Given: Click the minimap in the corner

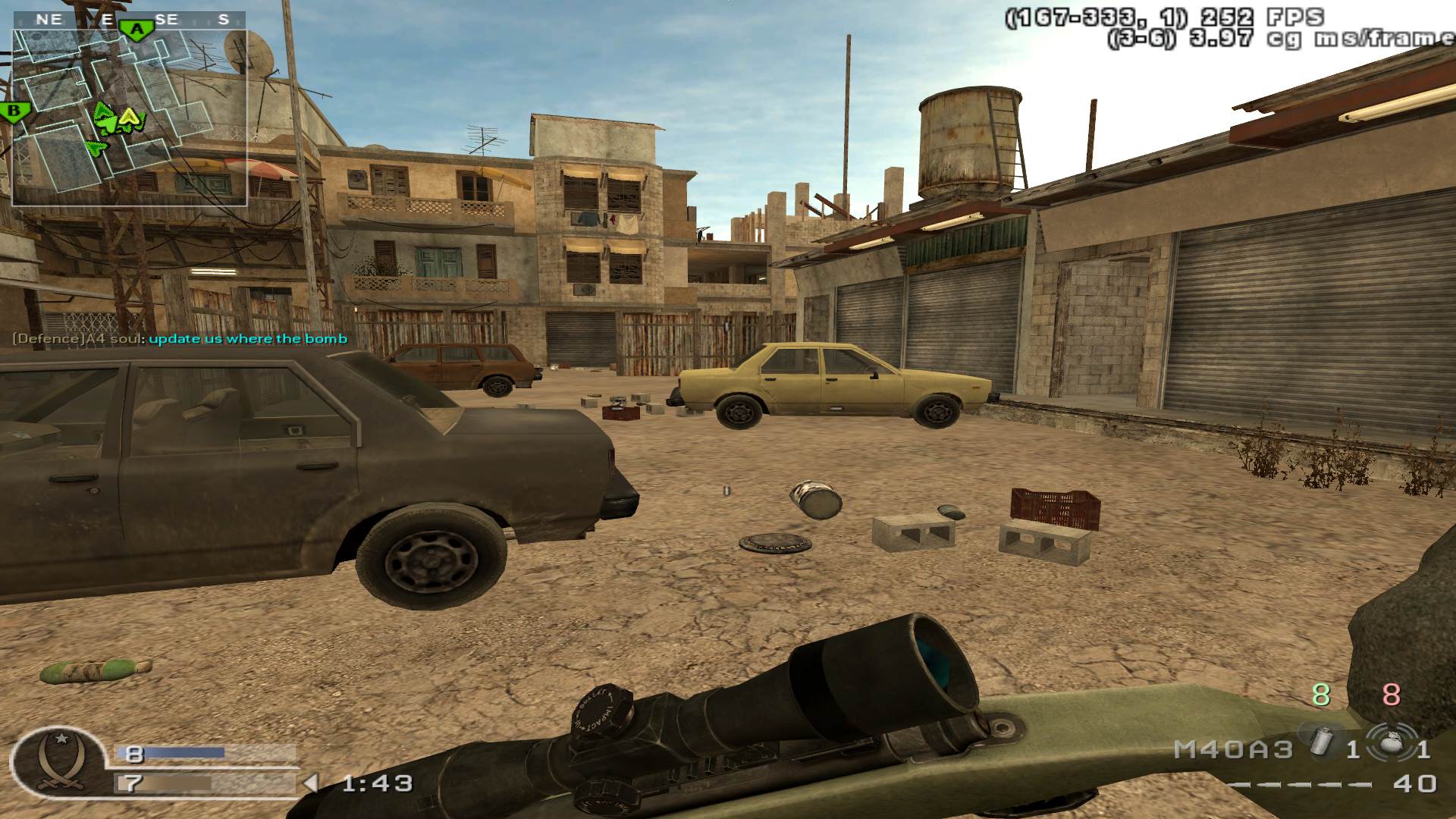Looking at the screenshot, I should click(129, 118).
